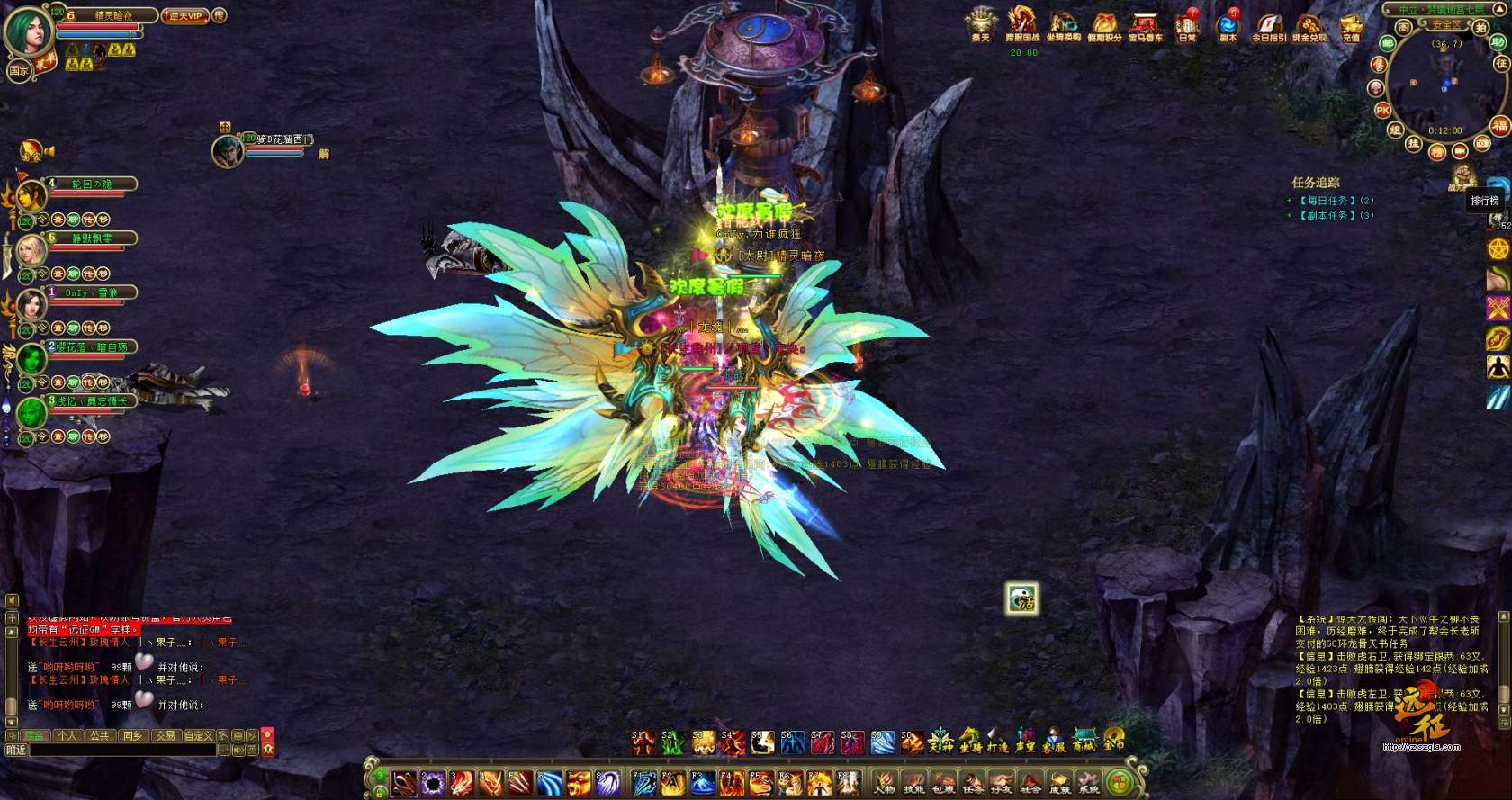Open the 系统 system menu

pyautogui.click(x=1089, y=783)
